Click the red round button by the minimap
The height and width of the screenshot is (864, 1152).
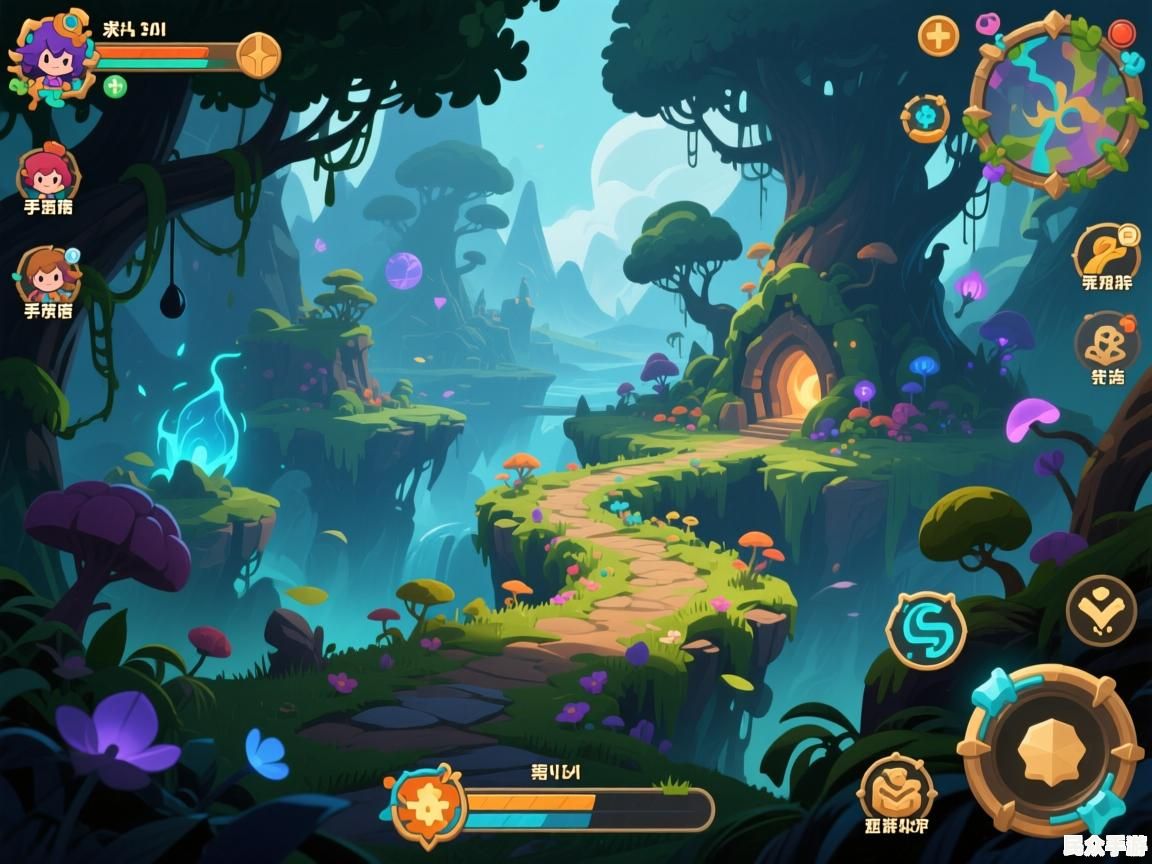[1122, 34]
